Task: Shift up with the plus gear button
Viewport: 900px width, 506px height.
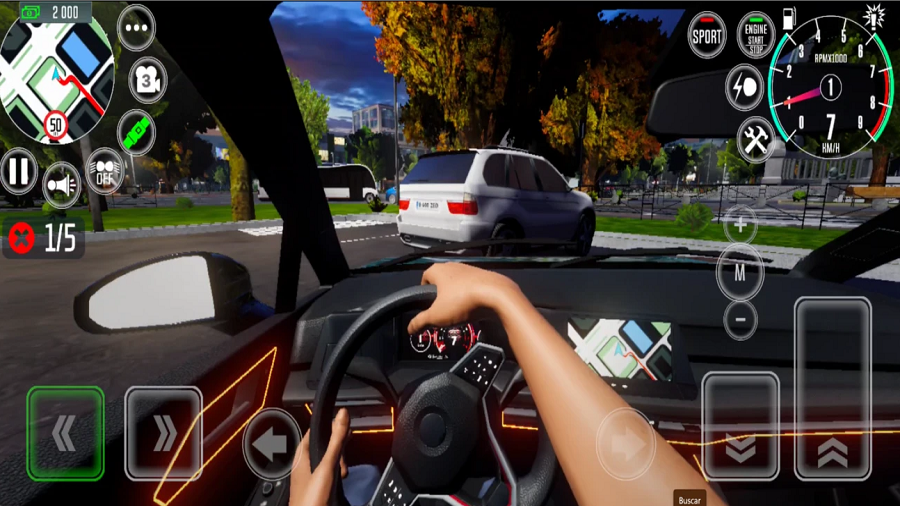Action: pyautogui.click(x=740, y=225)
